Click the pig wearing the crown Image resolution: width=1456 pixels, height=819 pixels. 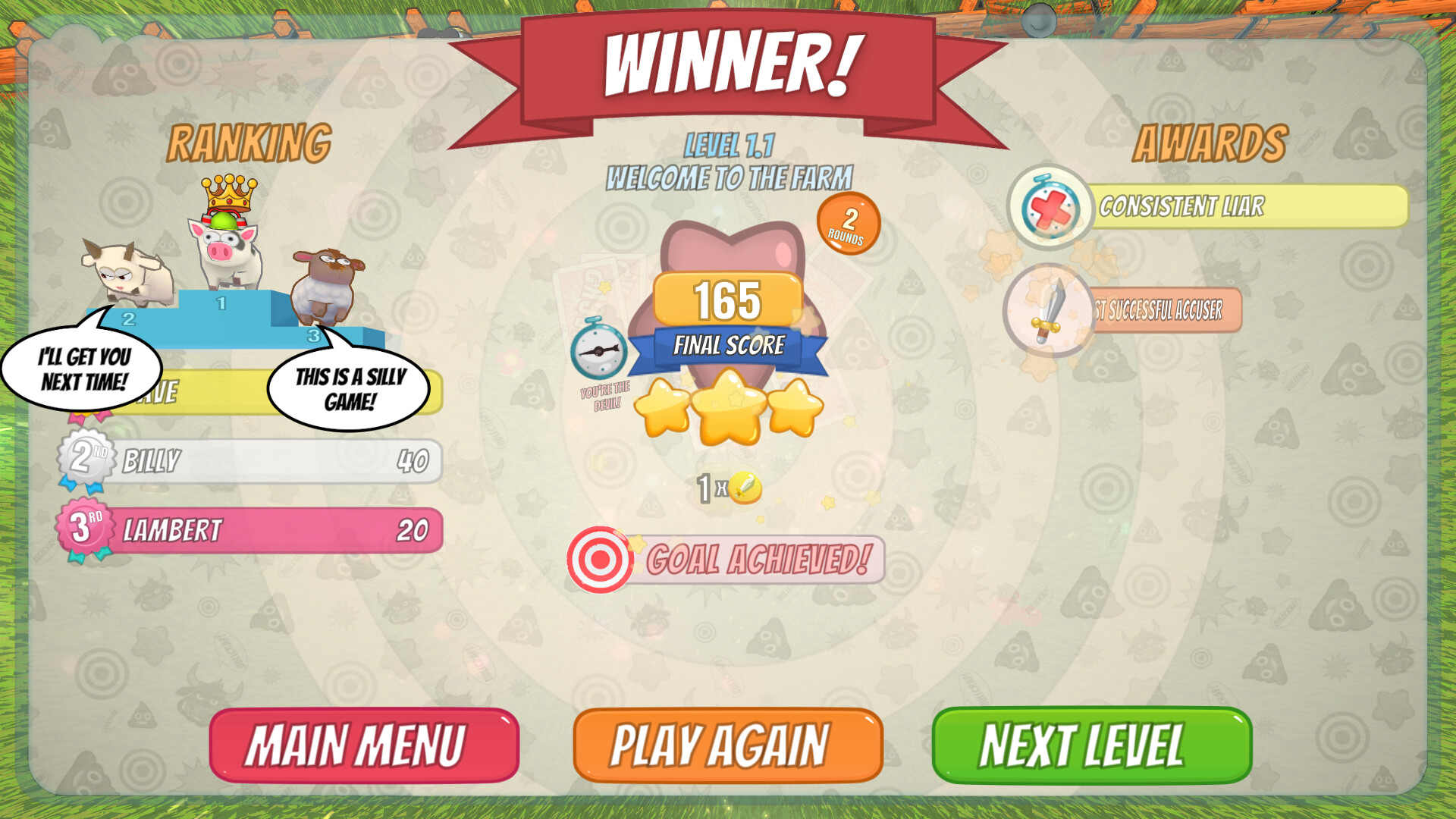pyautogui.click(x=224, y=250)
